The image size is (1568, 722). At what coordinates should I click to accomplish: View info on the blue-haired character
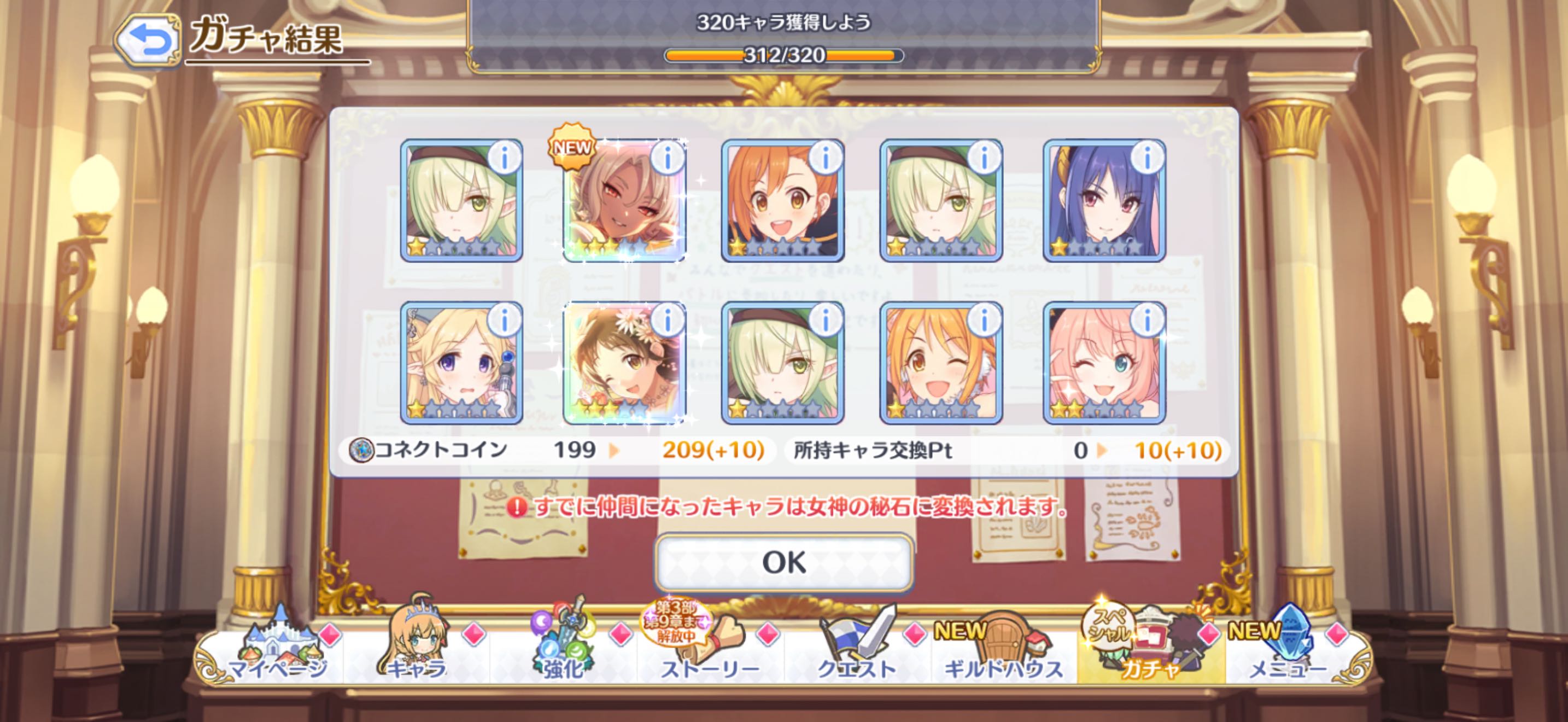1148,159
